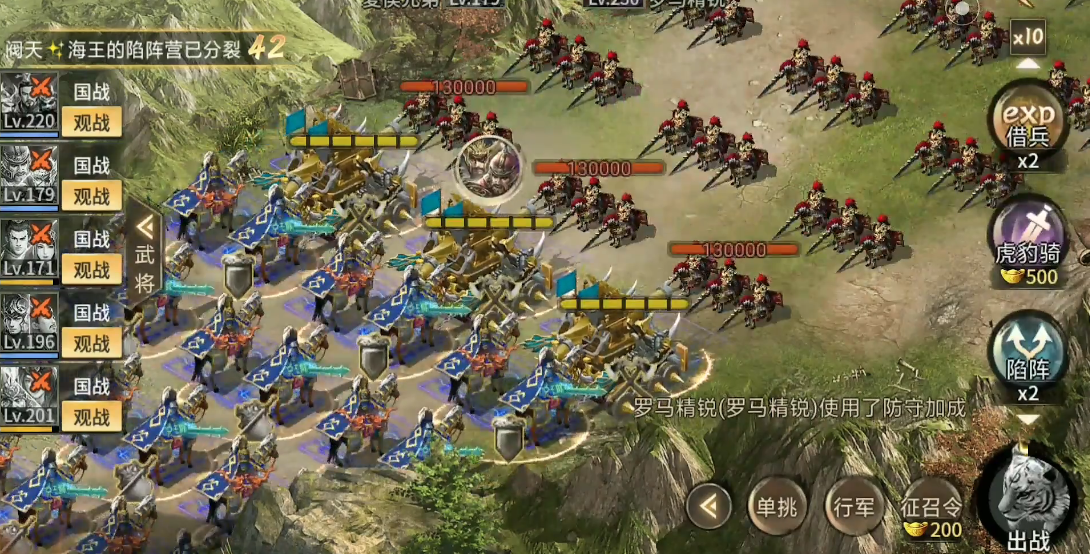Watch the battle of the Lv.220 general

pos(92,122)
